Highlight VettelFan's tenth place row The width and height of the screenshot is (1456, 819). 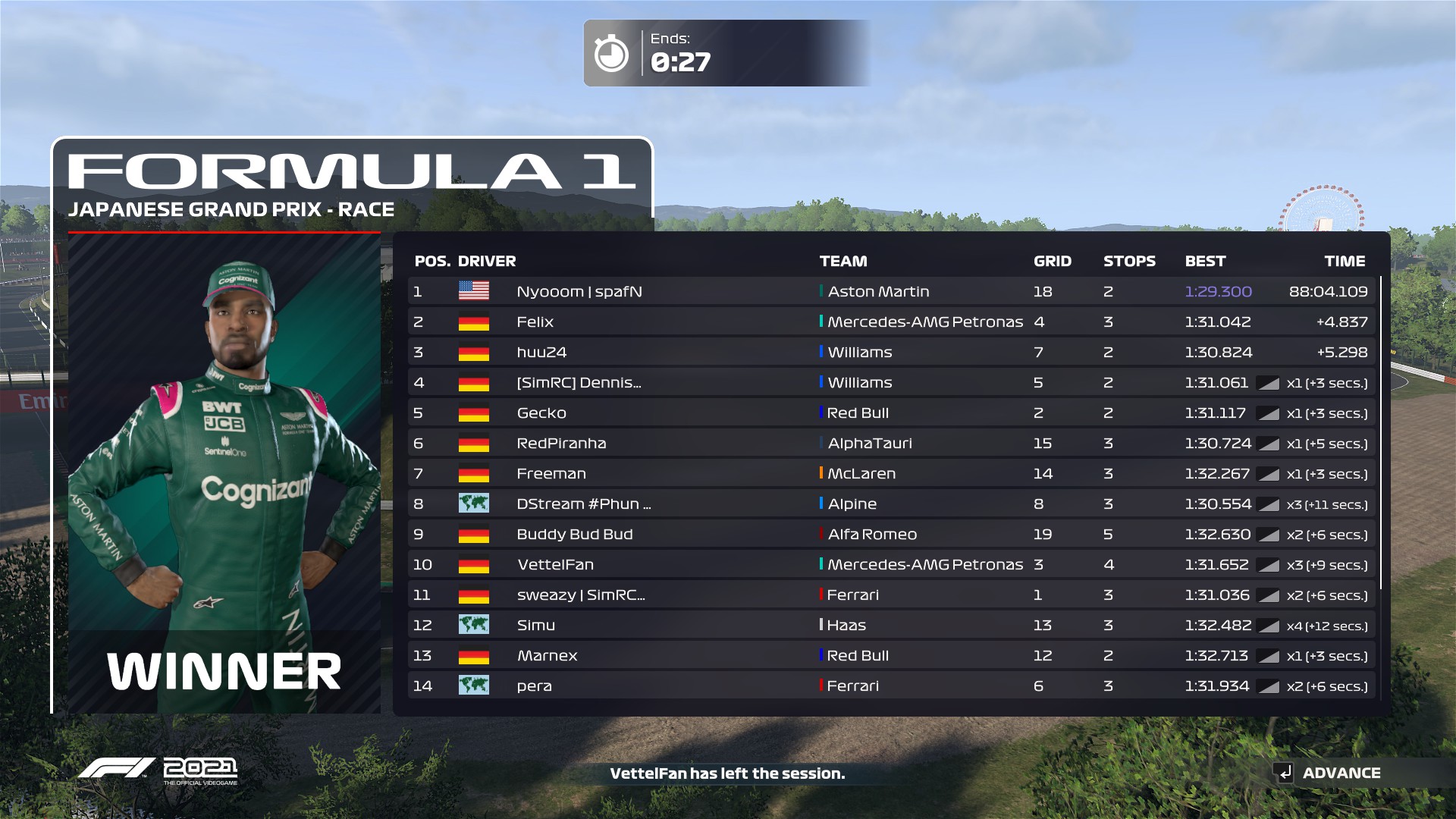point(891,564)
